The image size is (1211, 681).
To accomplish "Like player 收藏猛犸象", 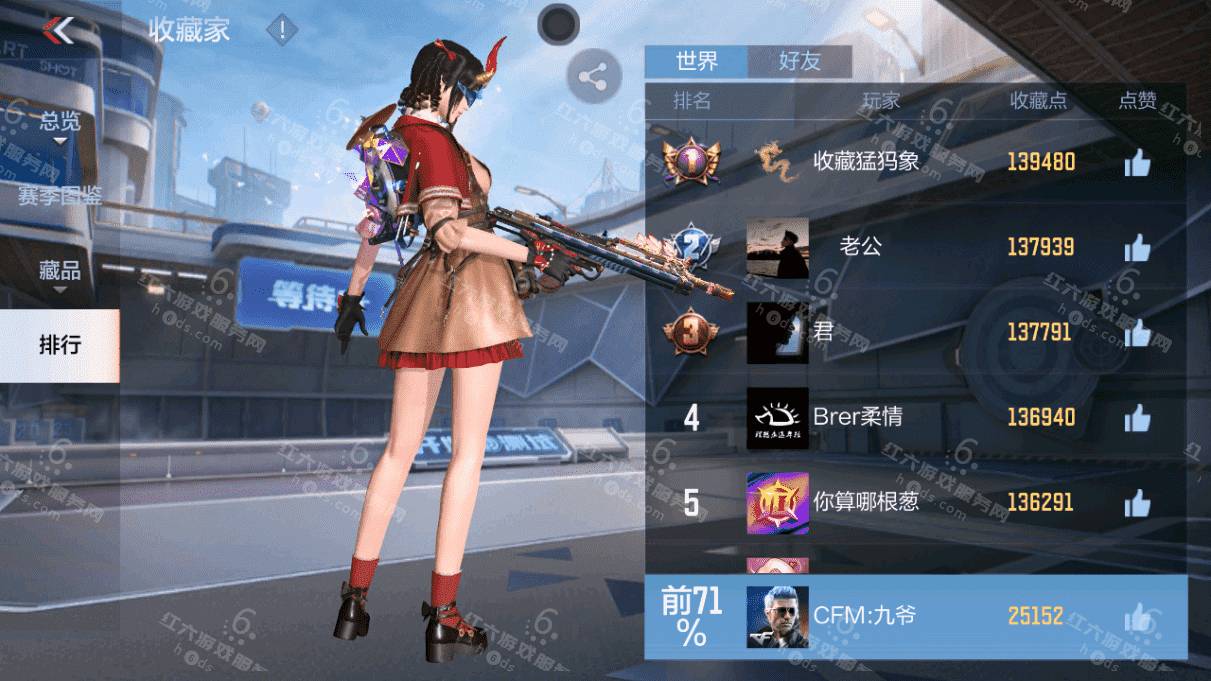I will pos(1137,162).
